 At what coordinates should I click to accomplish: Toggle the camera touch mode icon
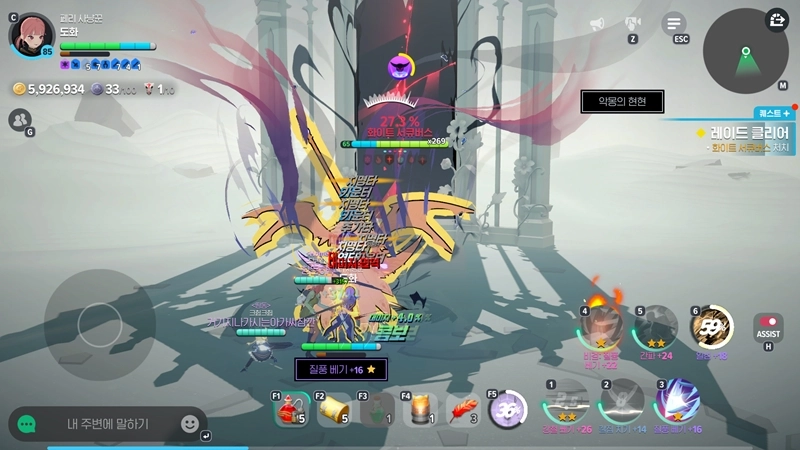coord(632,23)
